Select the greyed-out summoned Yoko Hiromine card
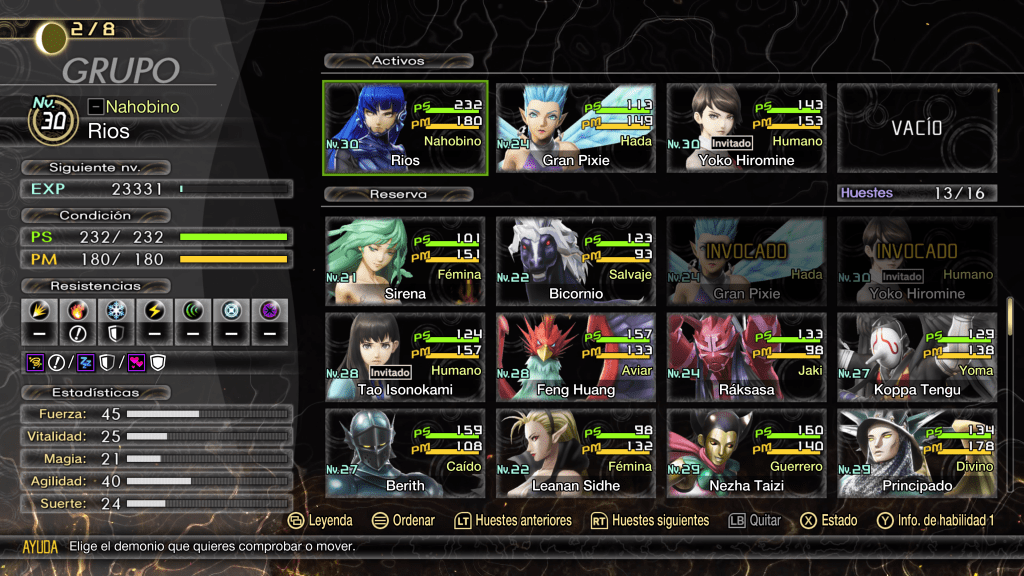 916,259
